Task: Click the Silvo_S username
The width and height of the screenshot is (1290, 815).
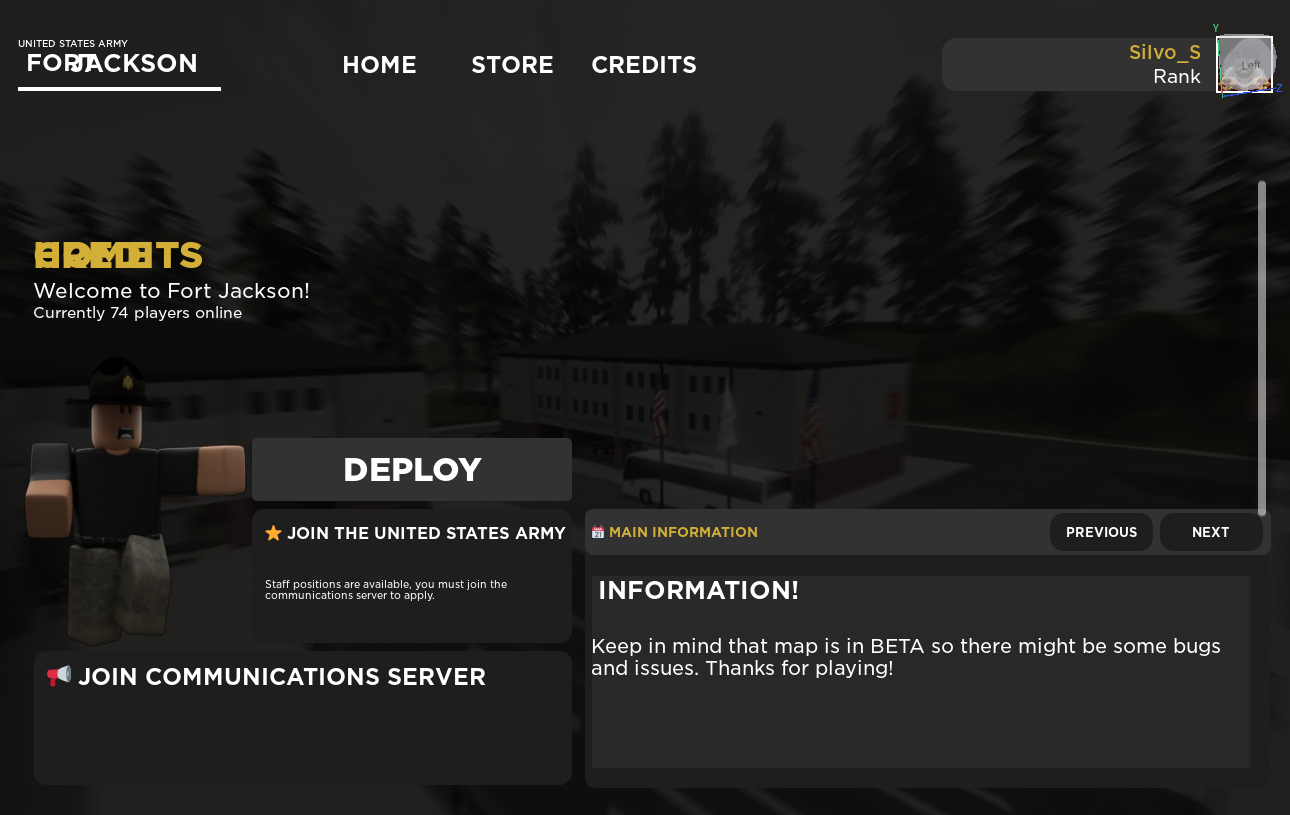Action: tap(1164, 52)
